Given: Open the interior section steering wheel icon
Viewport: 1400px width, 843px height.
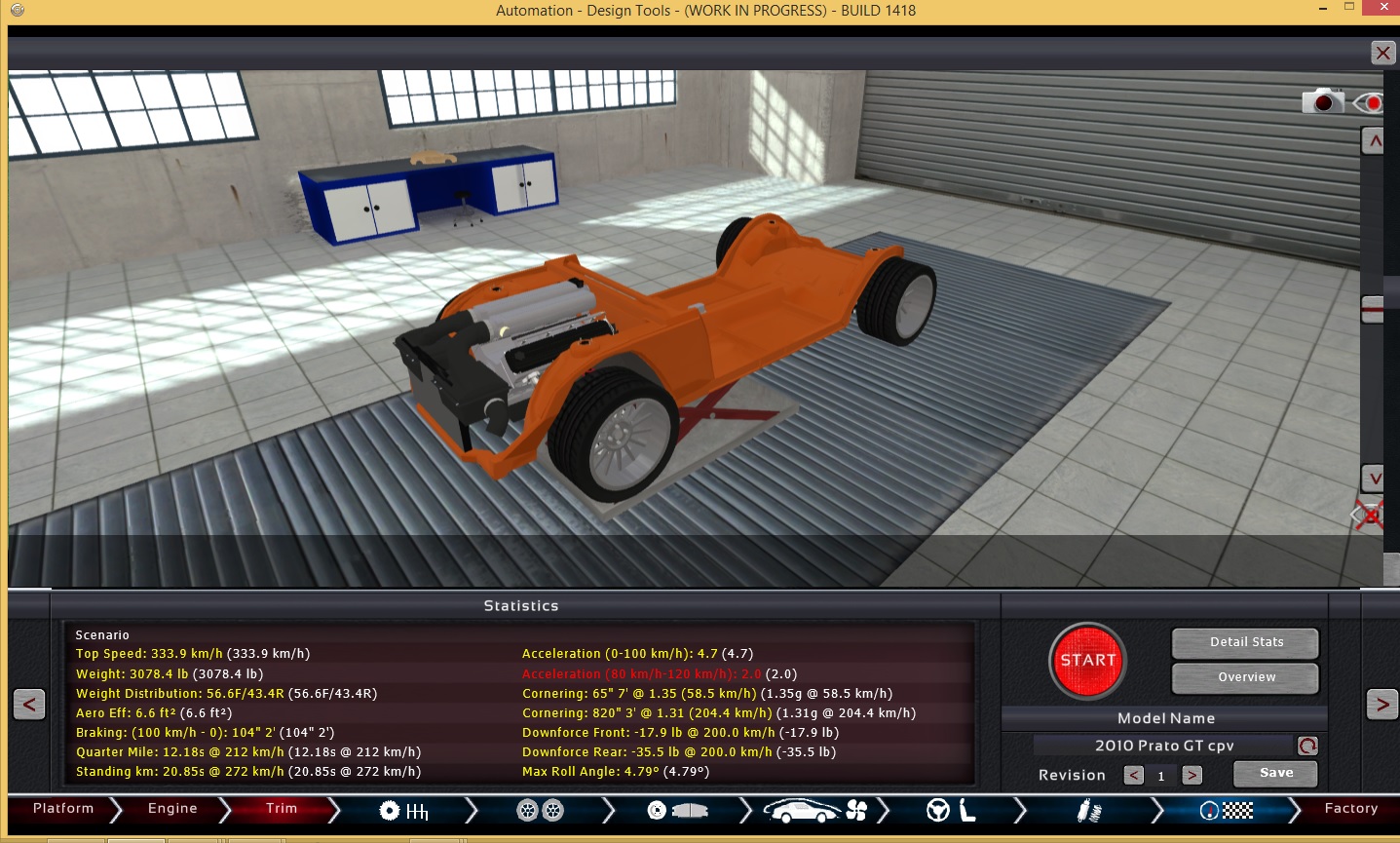Looking at the screenshot, I should click(940, 810).
